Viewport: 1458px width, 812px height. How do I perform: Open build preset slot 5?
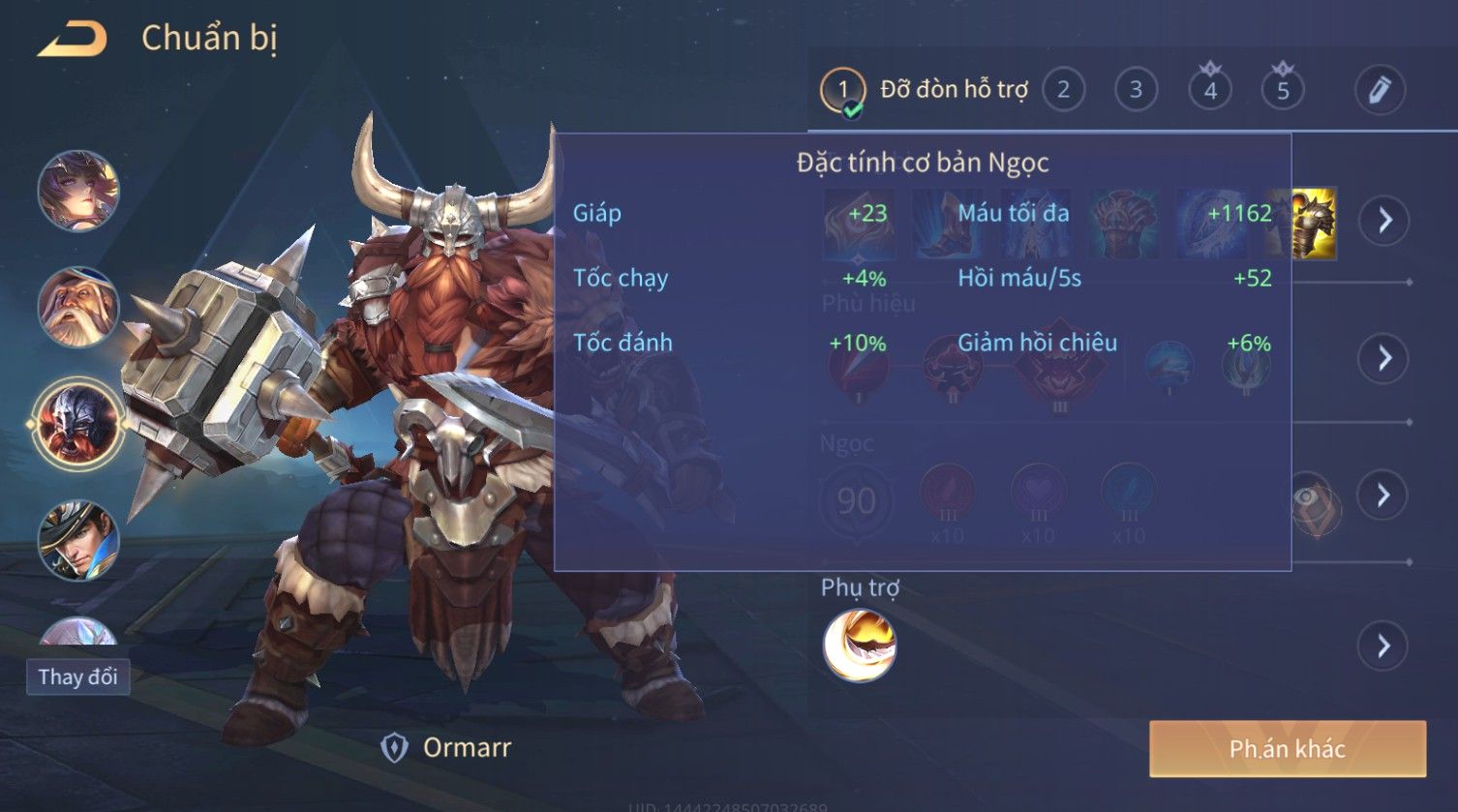(x=1283, y=90)
